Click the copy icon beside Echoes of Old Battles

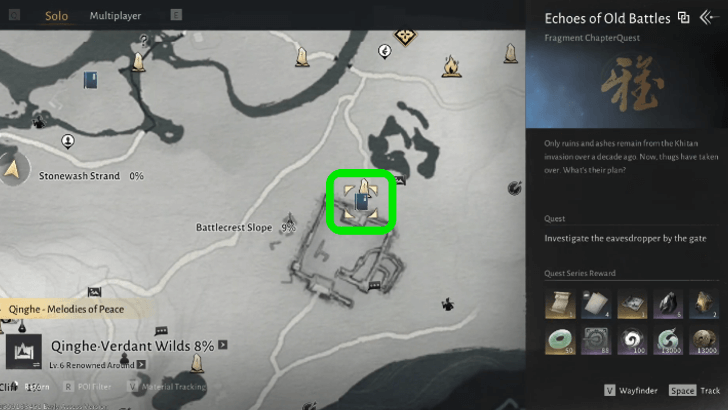(684, 17)
